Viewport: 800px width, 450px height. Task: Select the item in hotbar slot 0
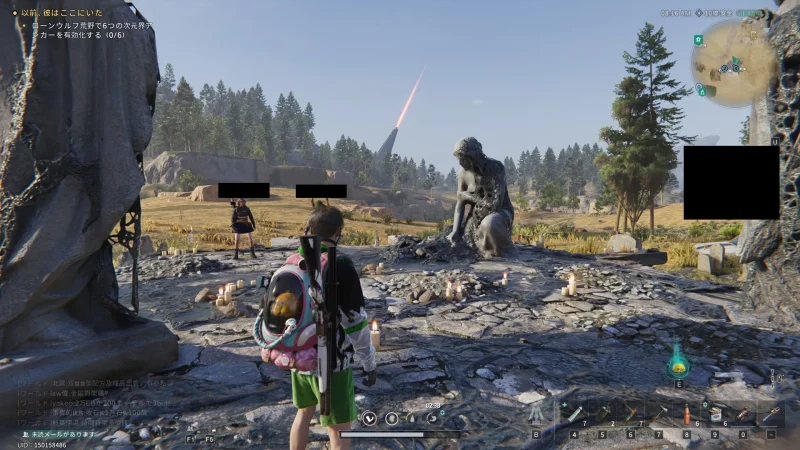743,414
